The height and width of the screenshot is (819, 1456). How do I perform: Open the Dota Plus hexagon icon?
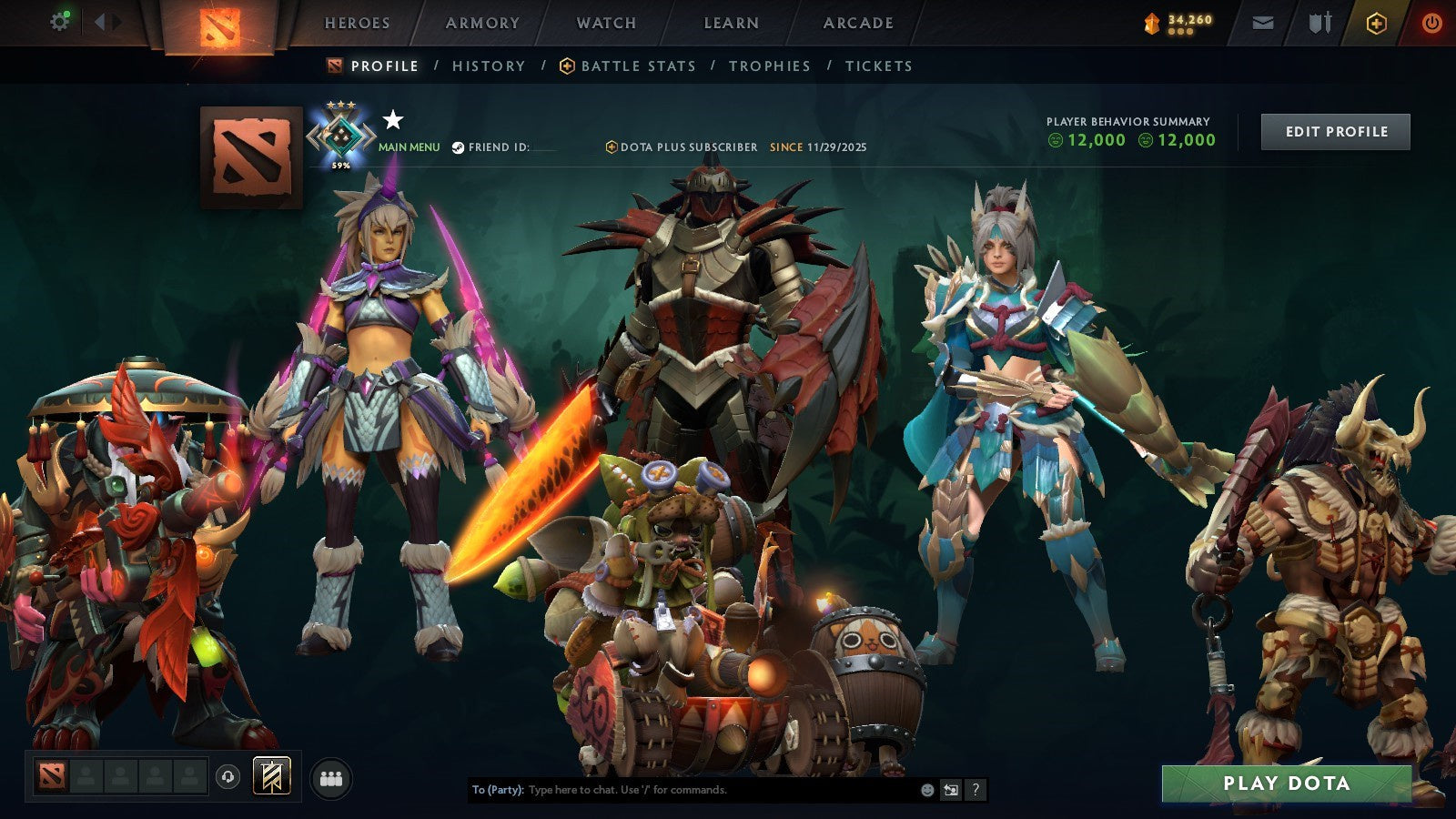point(1376,23)
